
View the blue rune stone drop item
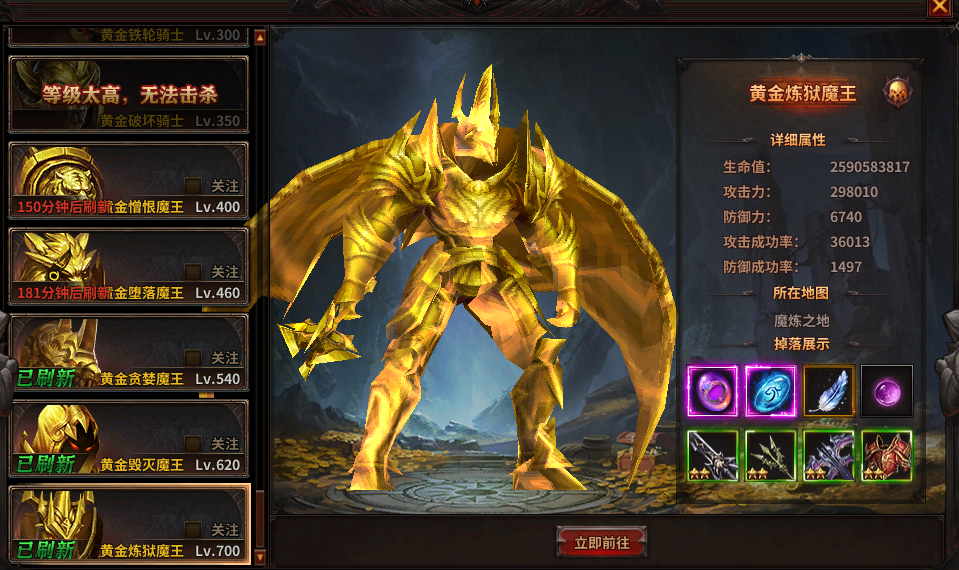point(770,391)
